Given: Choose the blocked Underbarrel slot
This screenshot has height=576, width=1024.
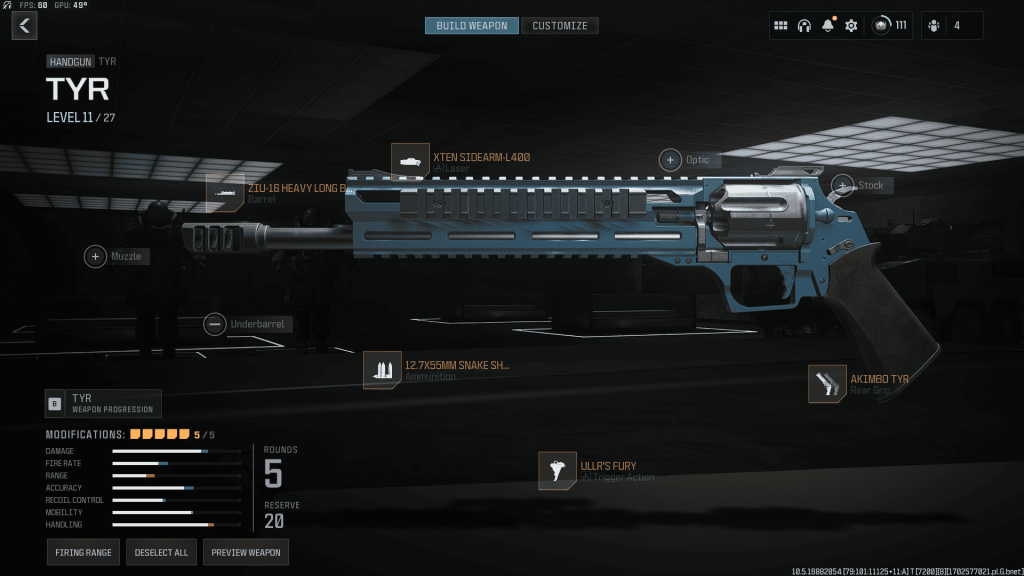Looking at the screenshot, I should (x=214, y=324).
